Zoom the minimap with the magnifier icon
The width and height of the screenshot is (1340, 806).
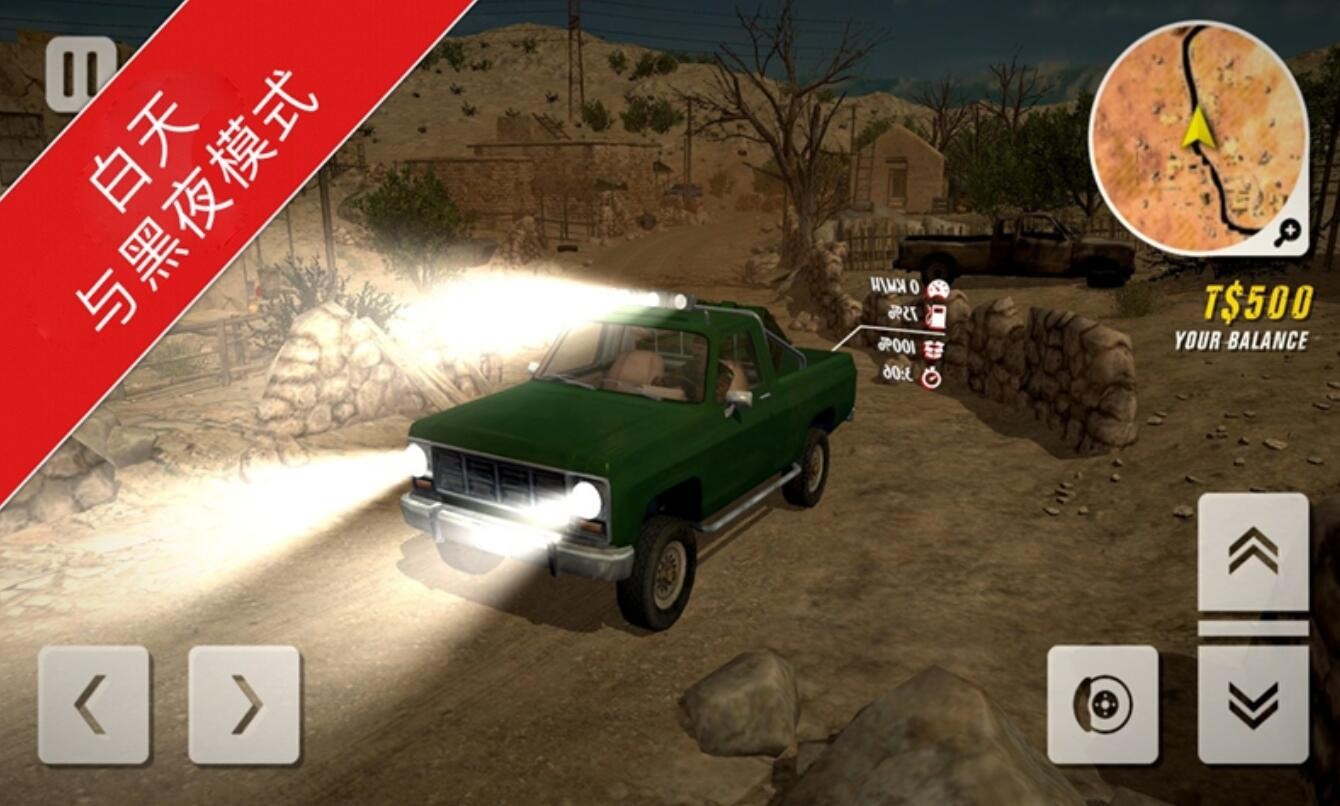1287,233
